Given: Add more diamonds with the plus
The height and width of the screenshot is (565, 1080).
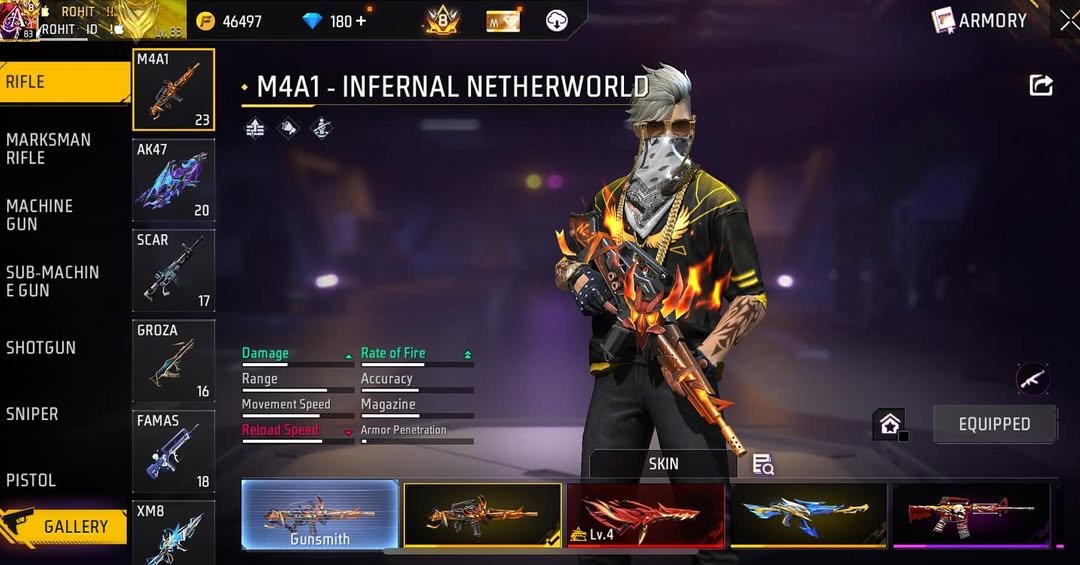Looking at the screenshot, I should click(361, 21).
